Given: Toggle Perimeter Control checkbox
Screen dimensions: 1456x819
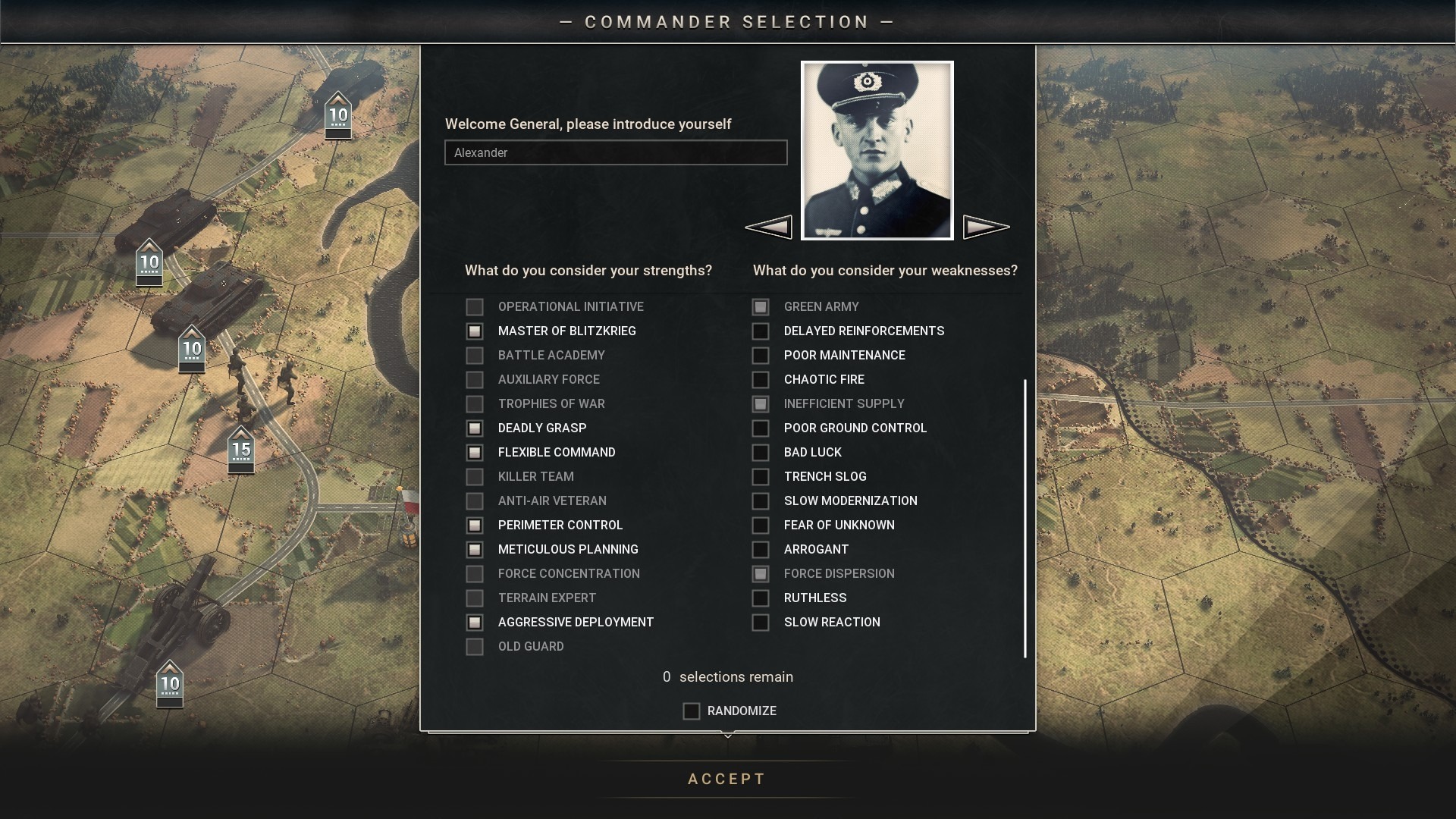Looking at the screenshot, I should [475, 526].
